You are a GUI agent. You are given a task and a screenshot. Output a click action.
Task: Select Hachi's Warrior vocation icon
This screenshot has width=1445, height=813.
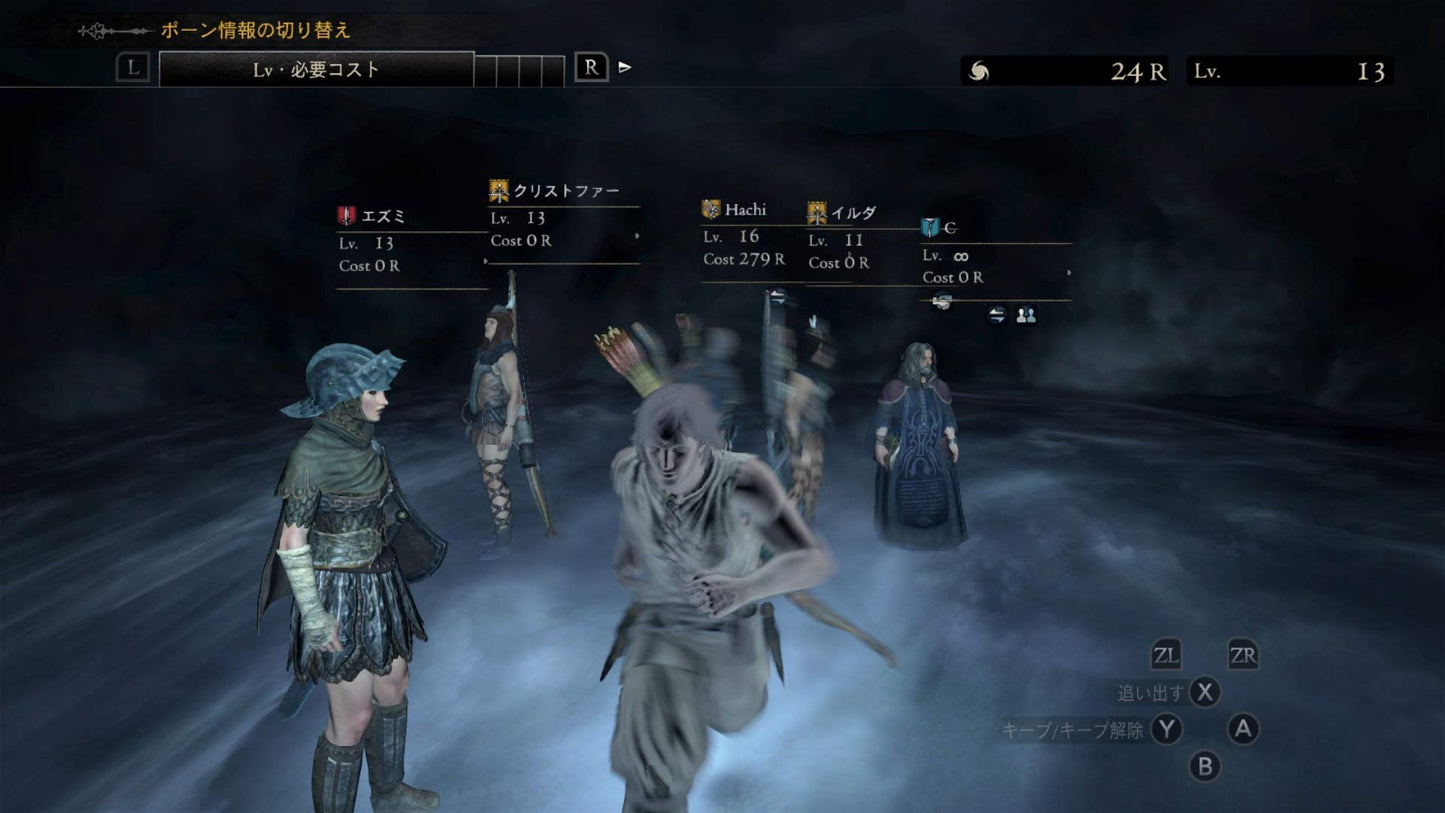[710, 209]
